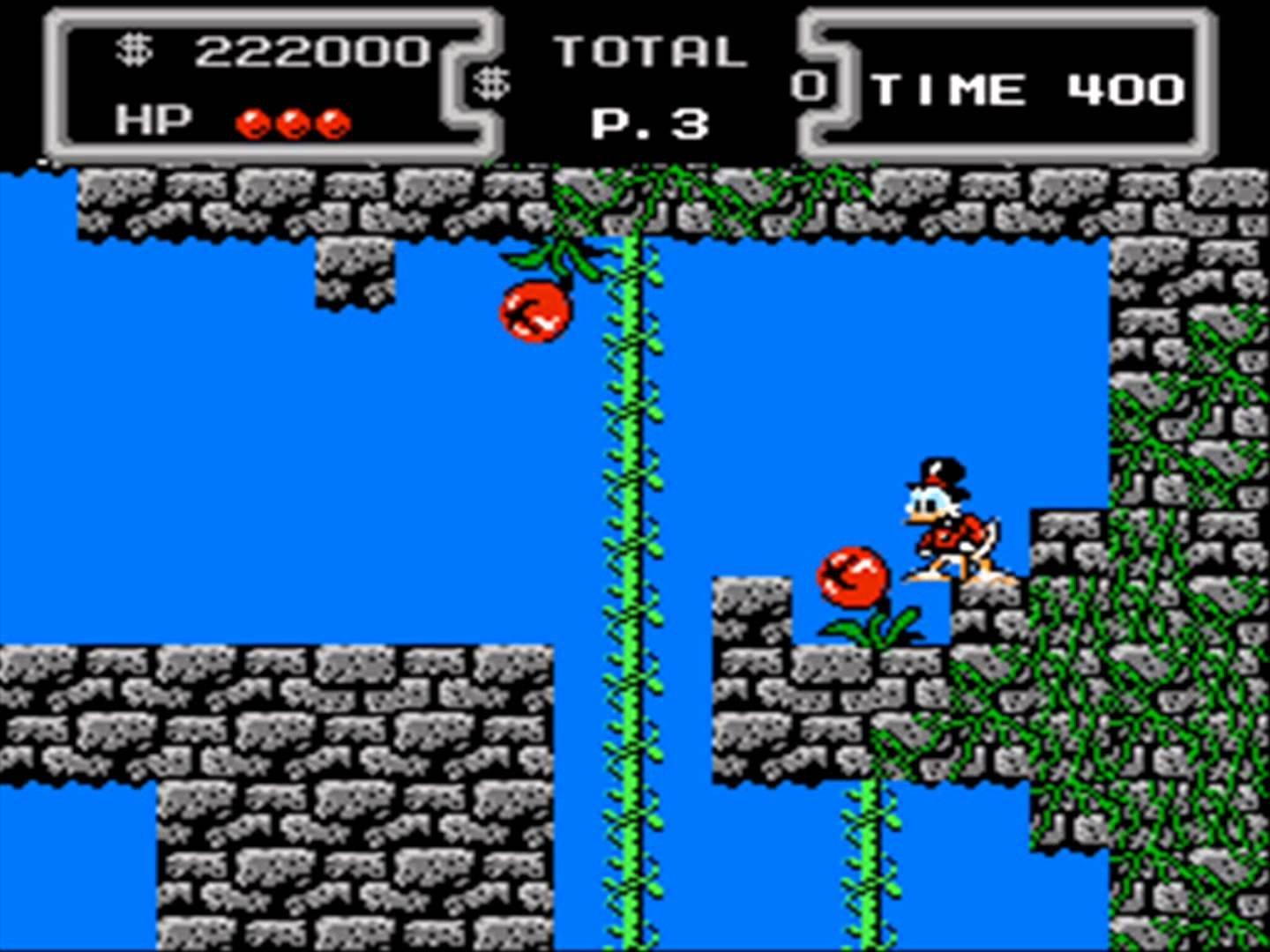Expand the long central climbing vine
The width and height of the screenshot is (1270, 952).
pos(631,529)
